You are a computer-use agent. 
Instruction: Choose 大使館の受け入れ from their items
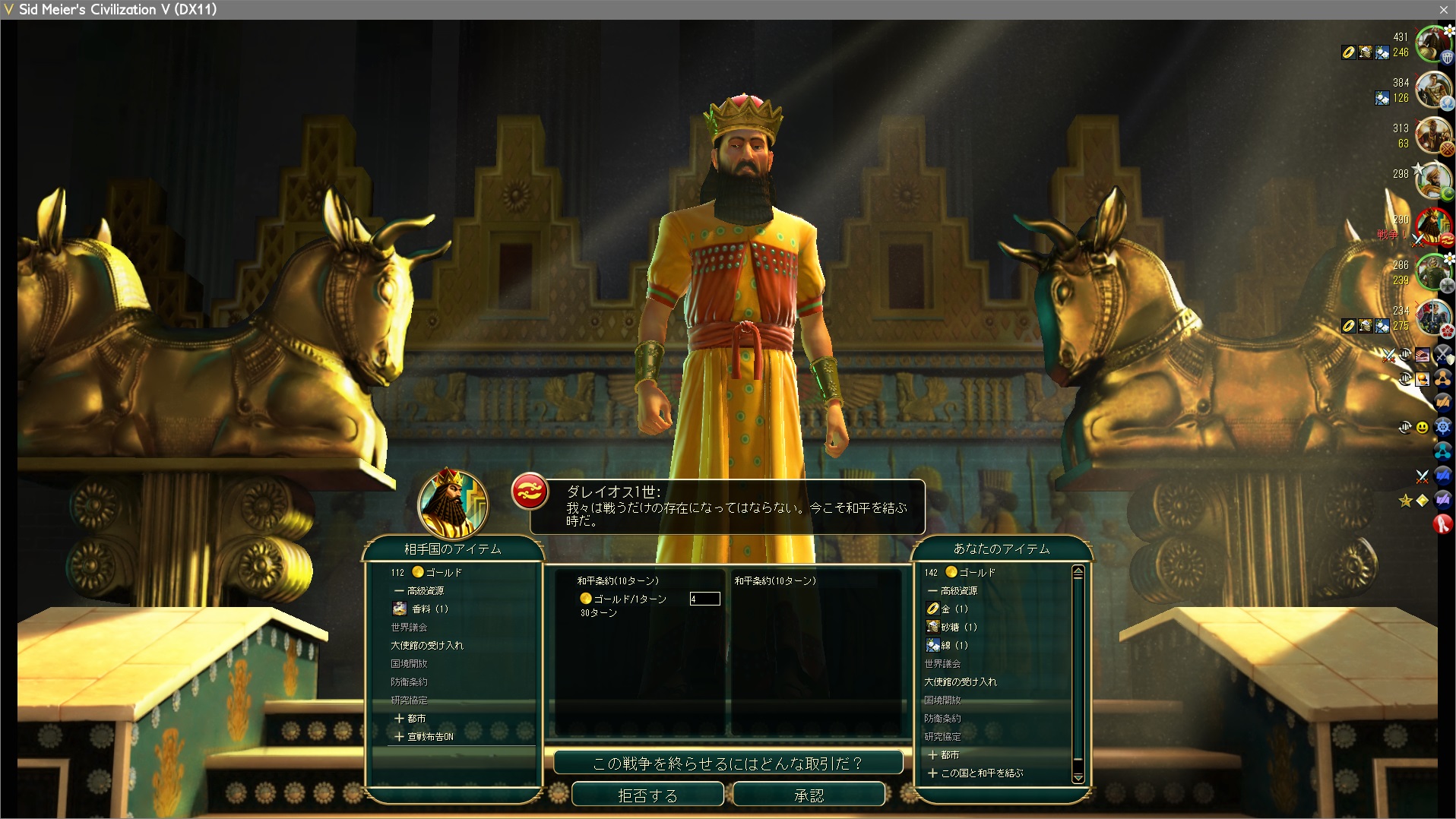tap(426, 645)
